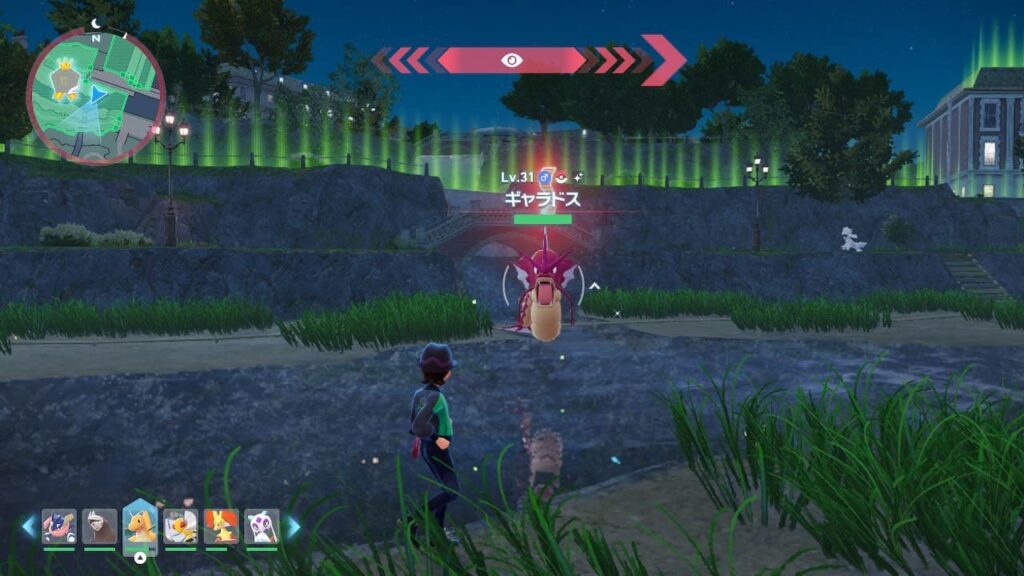Switch to the white and yellow bird Pokémon
The height and width of the screenshot is (576, 1024).
point(180,526)
